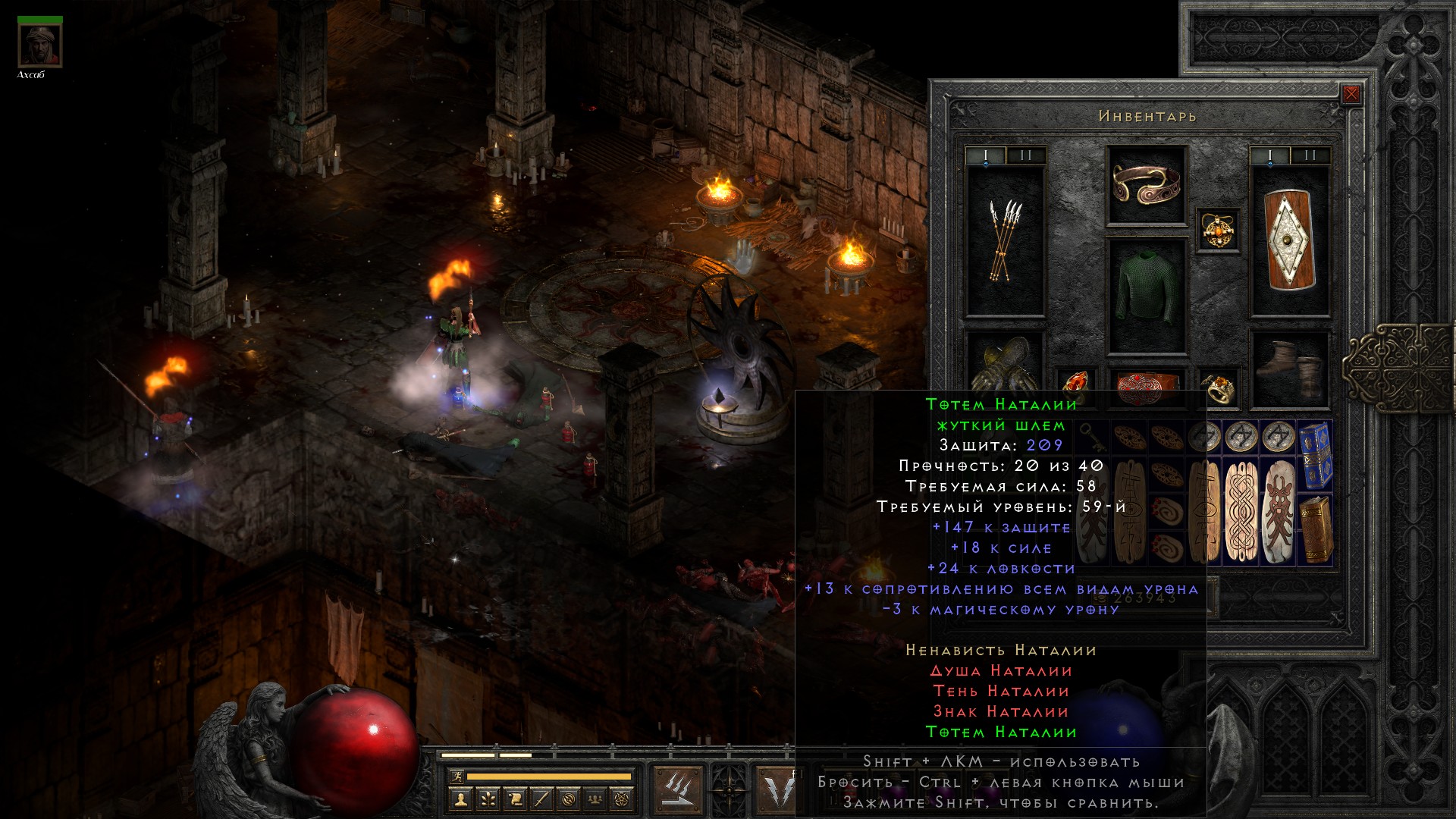Pick up the equipped diamond-pattern shield
The height and width of the screenshot is (819, 1456).
tap(1290, 240)
